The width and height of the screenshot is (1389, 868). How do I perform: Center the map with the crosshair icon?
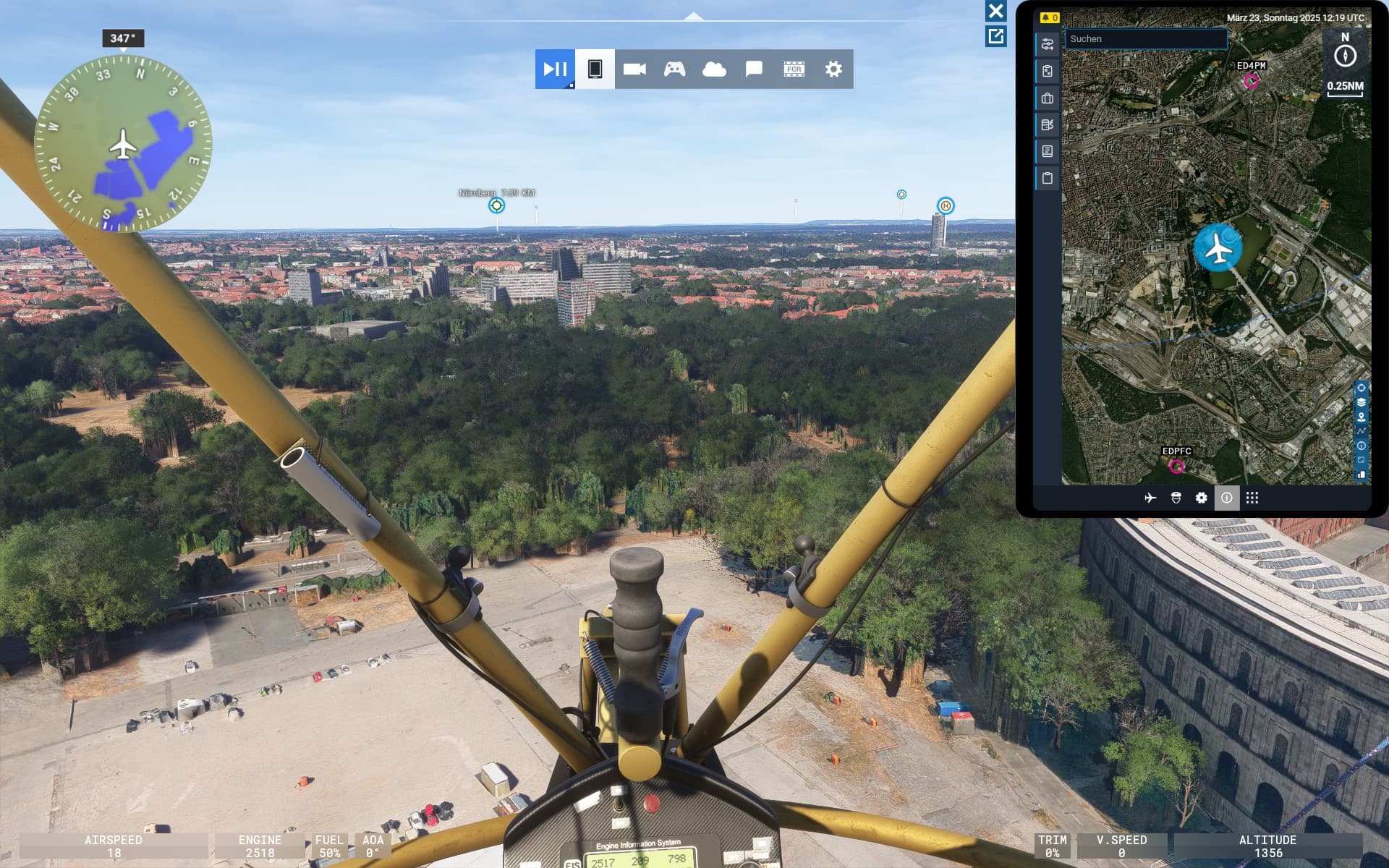1362,388
